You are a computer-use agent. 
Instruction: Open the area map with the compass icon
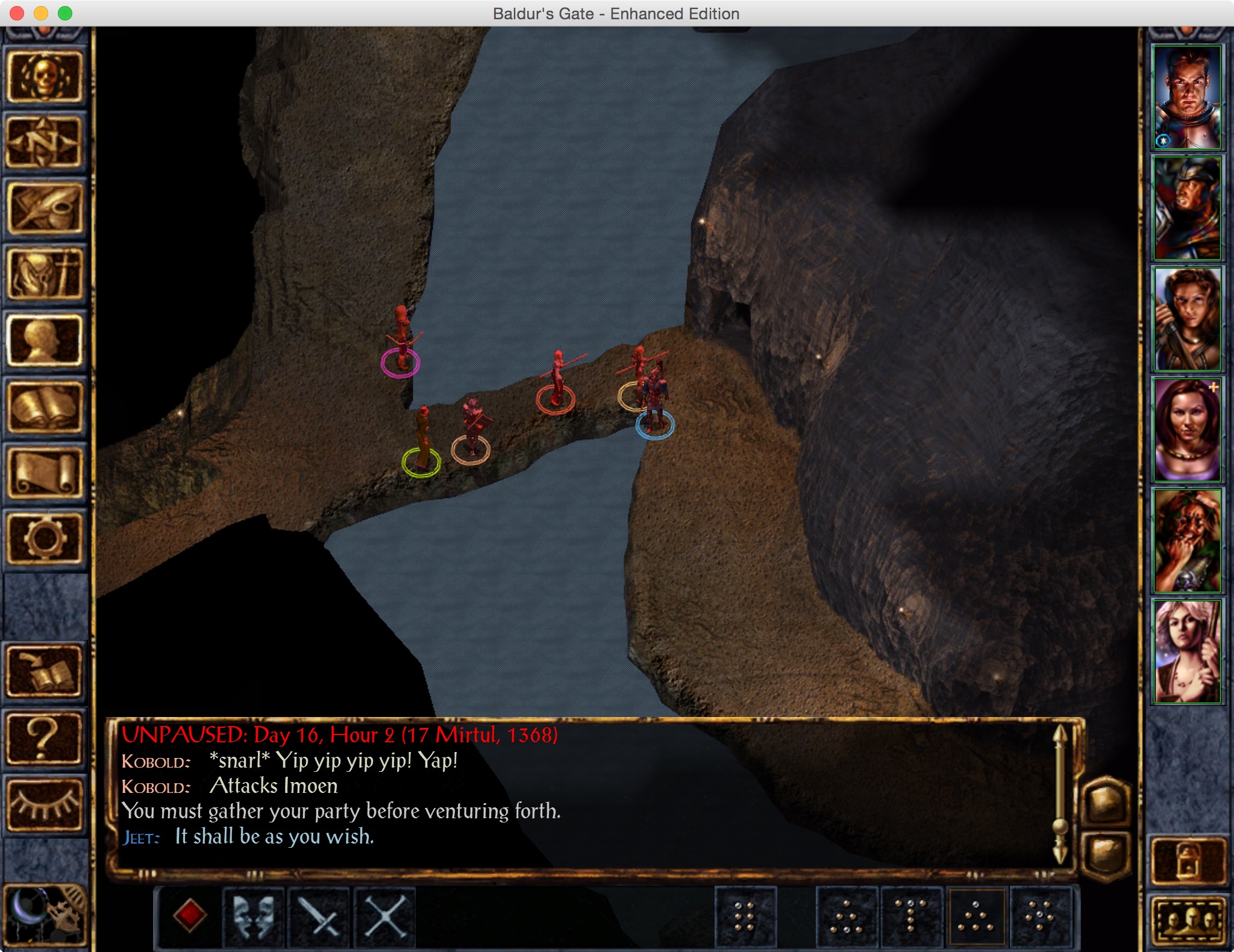pyautogui.click(x=44, y=143)
